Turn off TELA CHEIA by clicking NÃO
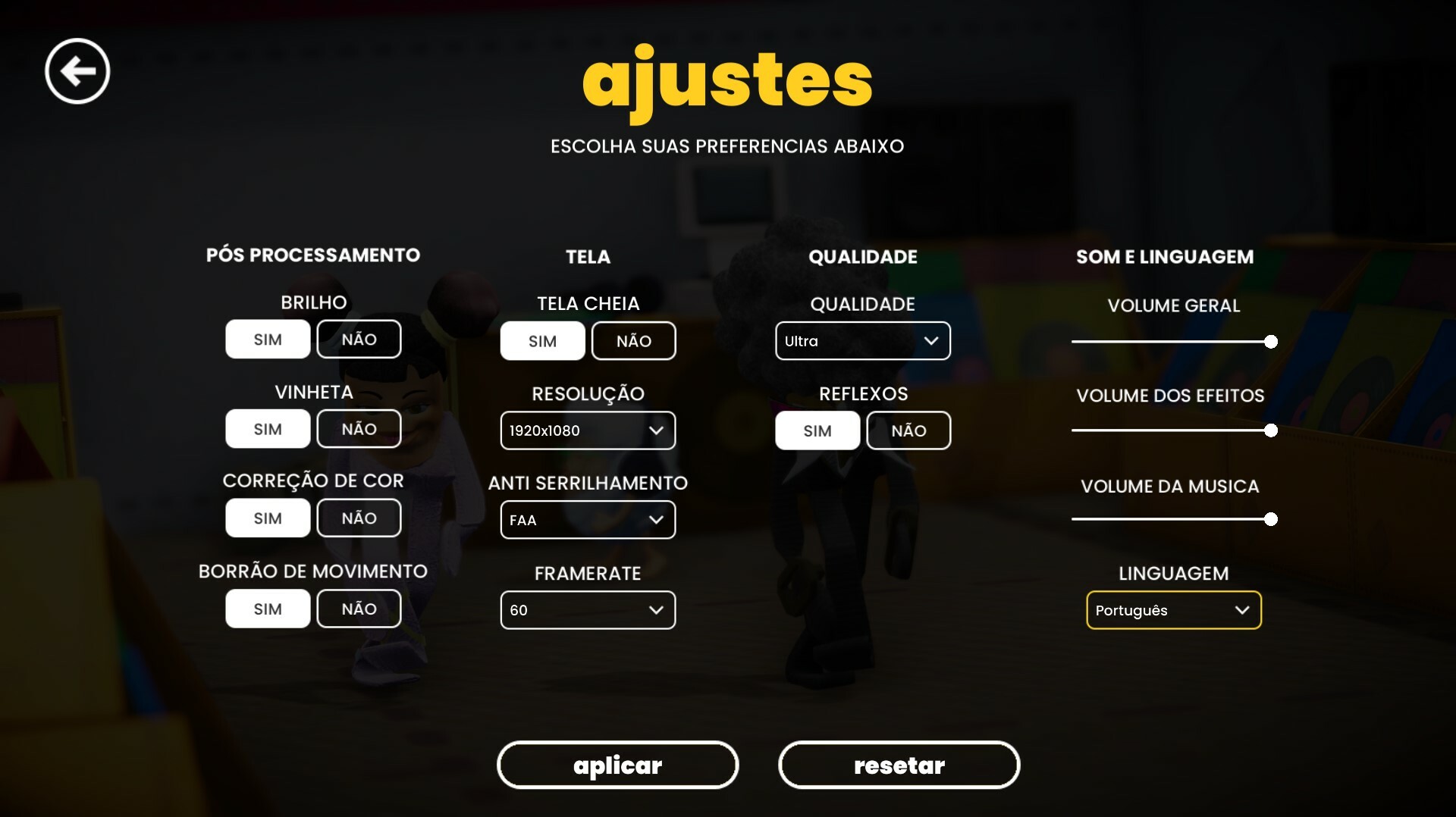The image size is (1456, 817). point(633,340)
